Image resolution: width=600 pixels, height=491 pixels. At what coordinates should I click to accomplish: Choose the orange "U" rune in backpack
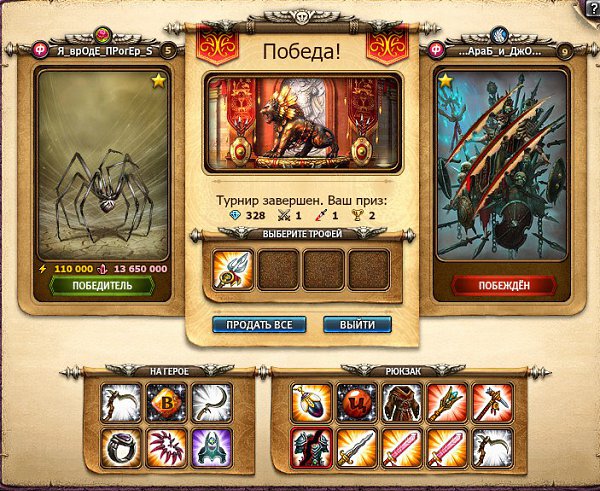coord(355,401)
